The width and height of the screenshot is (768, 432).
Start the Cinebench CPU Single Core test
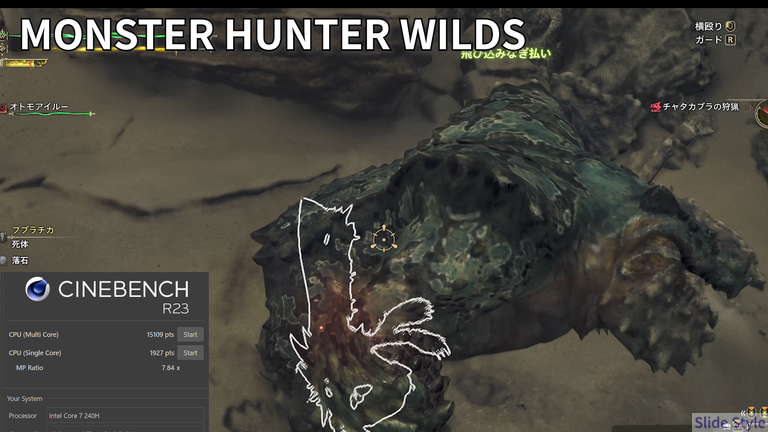[190, 353]
